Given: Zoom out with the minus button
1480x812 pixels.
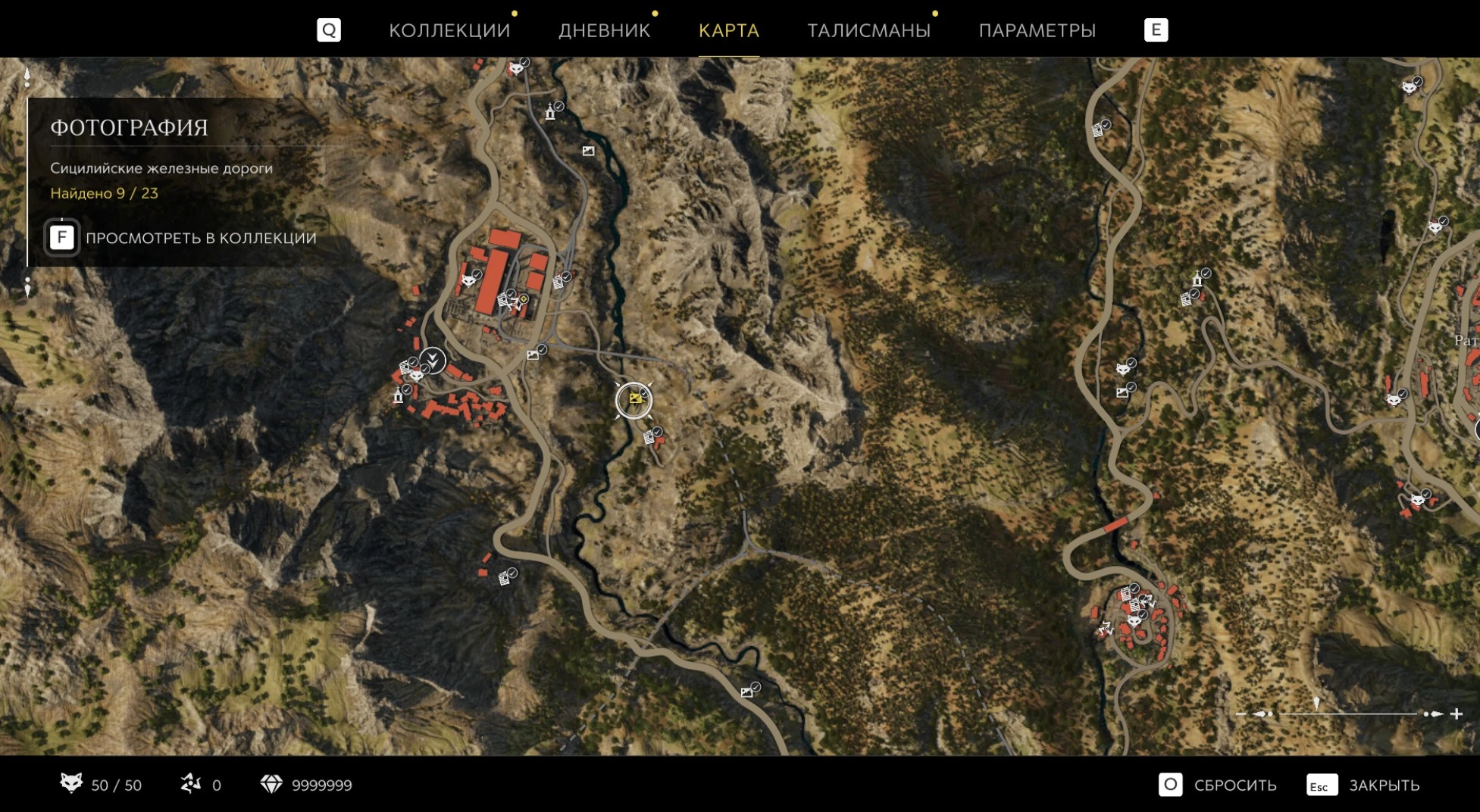Looking at the screenshot, I should [1241, 714].
